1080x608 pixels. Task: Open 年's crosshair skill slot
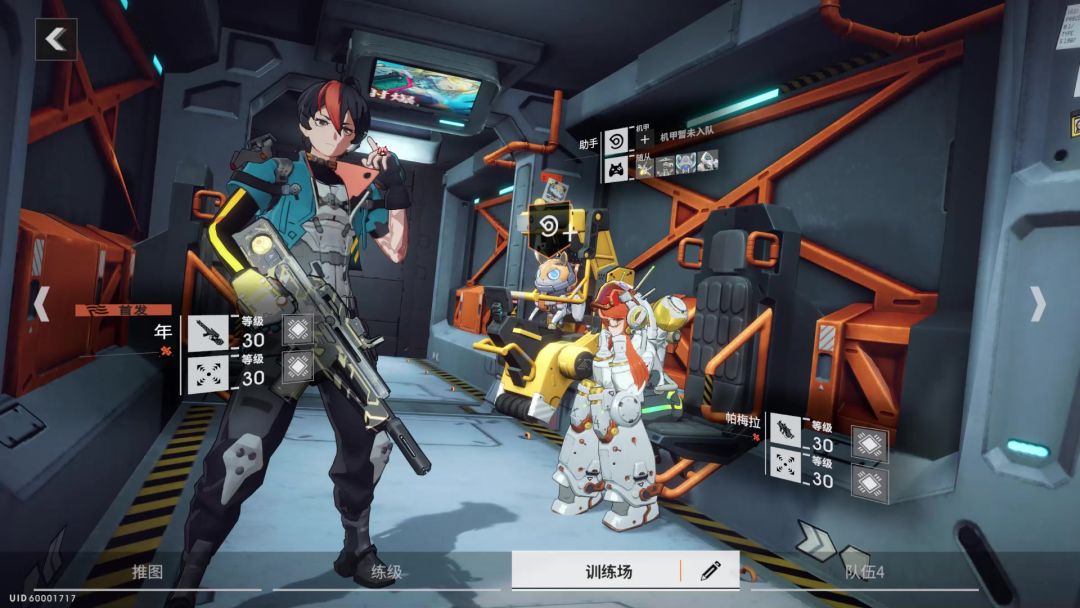pos(208,373)
